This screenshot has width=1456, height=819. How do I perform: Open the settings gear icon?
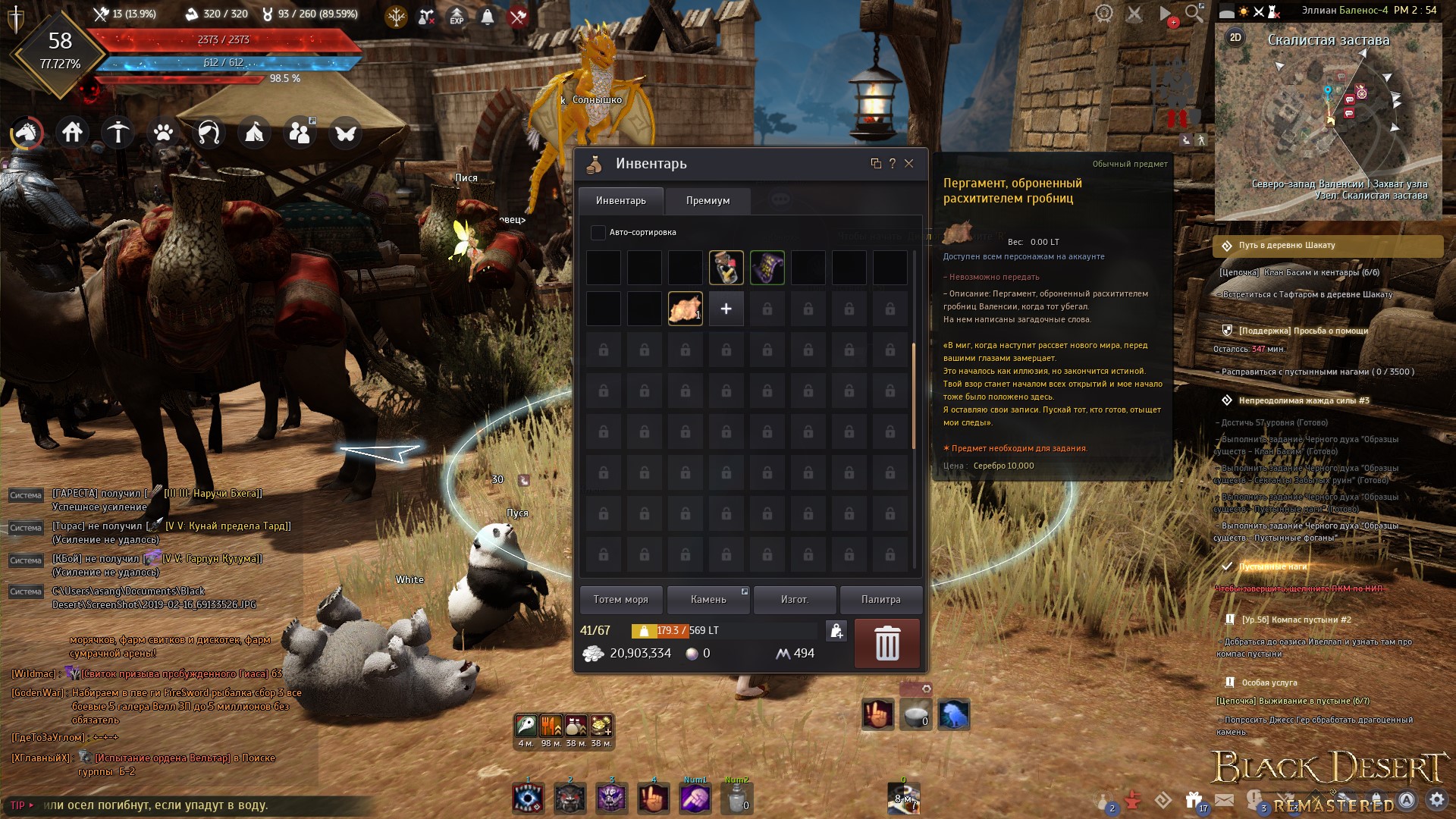tap(1436, 800)
